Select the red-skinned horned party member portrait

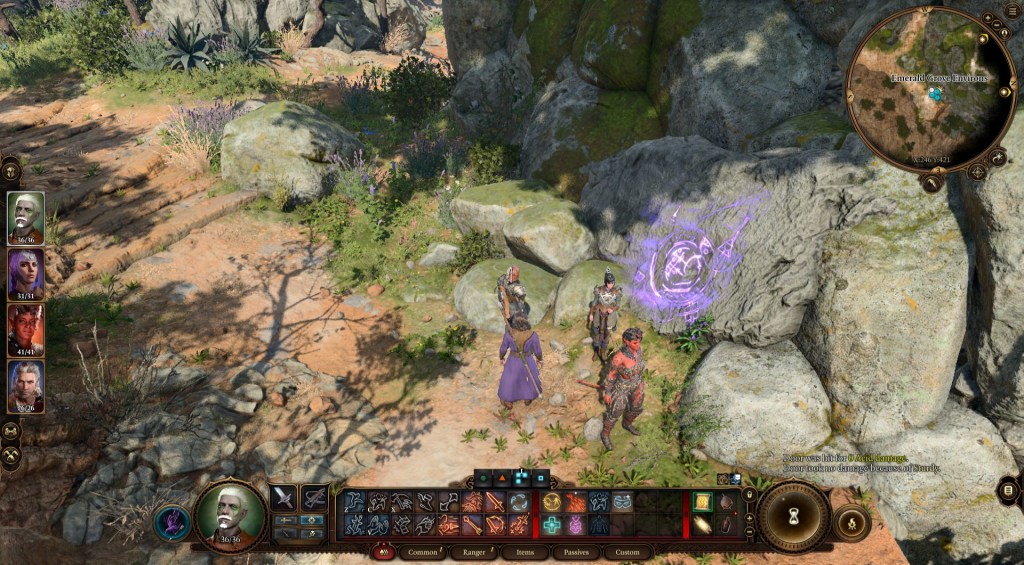point(26,328)
